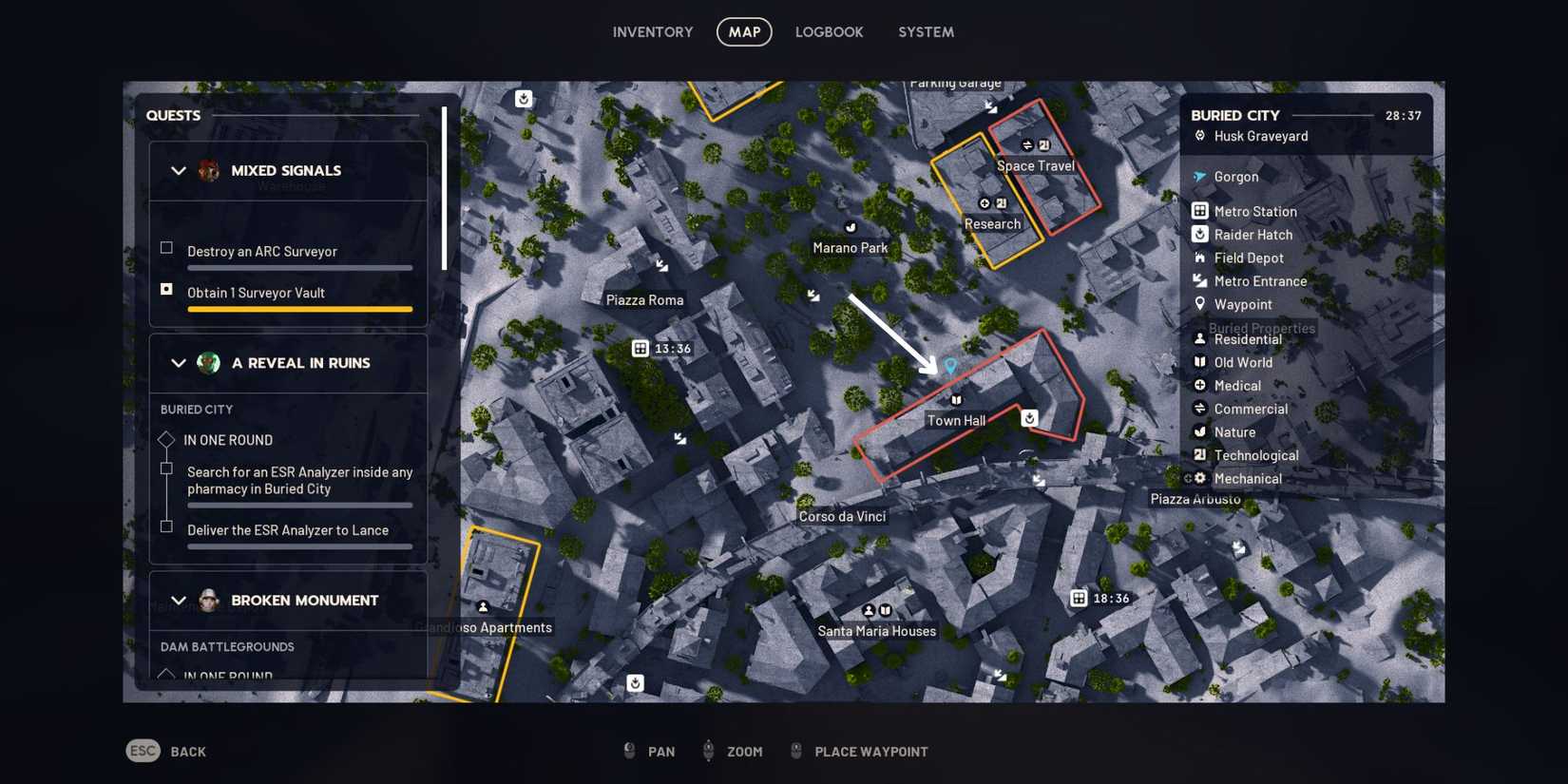This screenshot has height=784, width=1568.
Task: Select the Raider Hatch legend icon
Action: point(1200,234)
